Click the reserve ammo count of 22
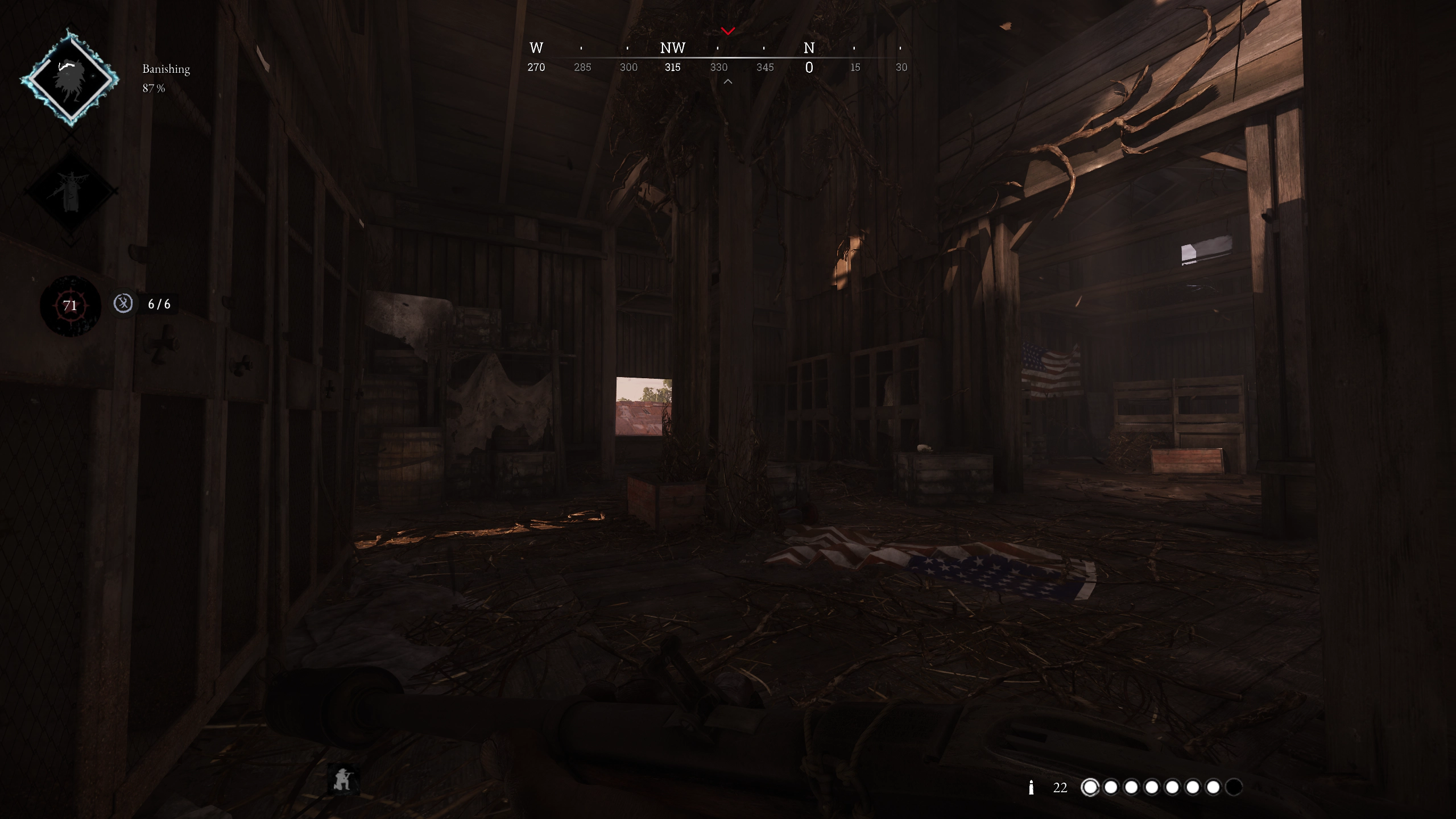This screenshot has height=819, width=1456. (x=1061, y=788)
